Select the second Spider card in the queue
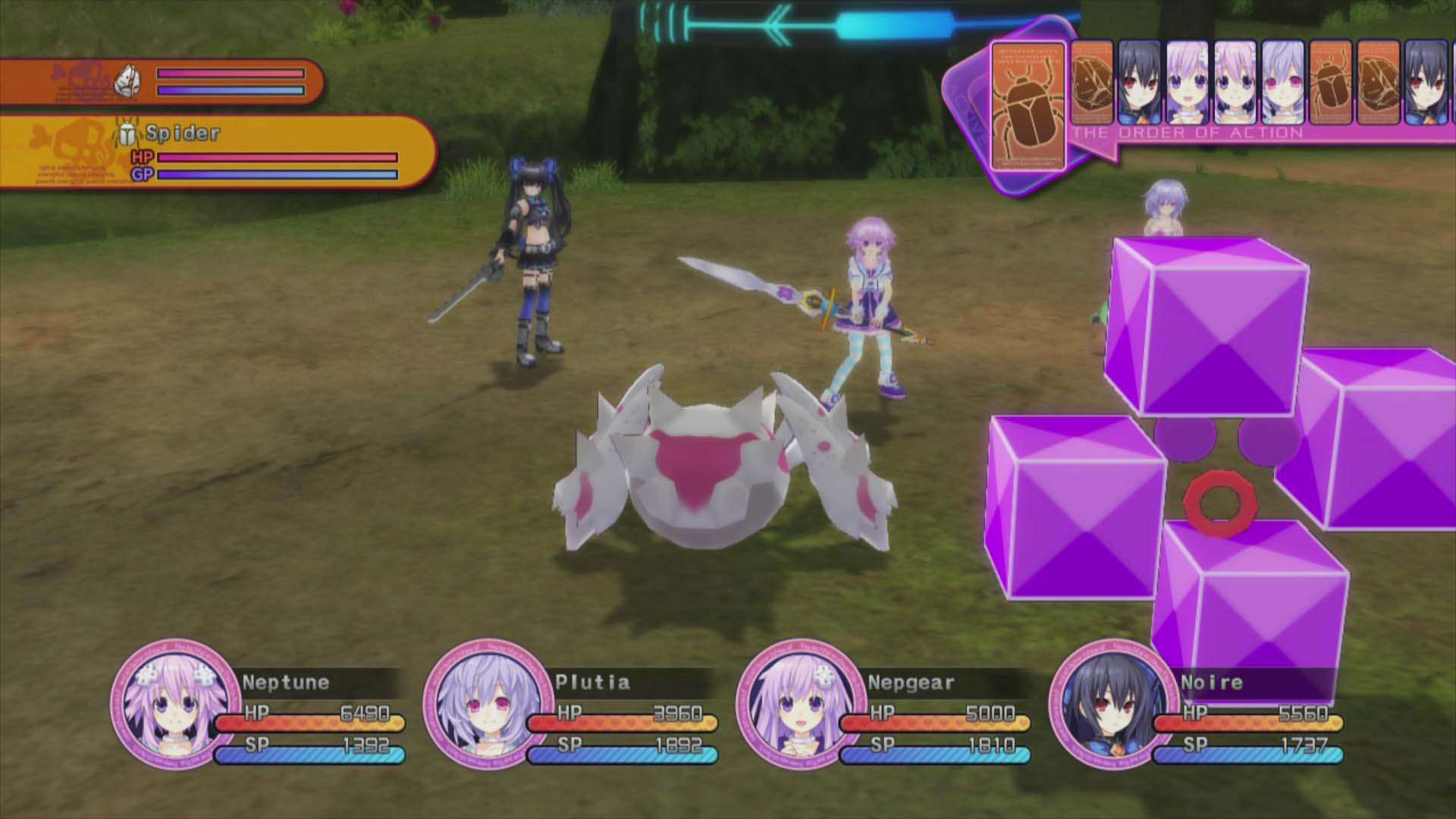The image size is (1456, 819). tap(1332, 83)
